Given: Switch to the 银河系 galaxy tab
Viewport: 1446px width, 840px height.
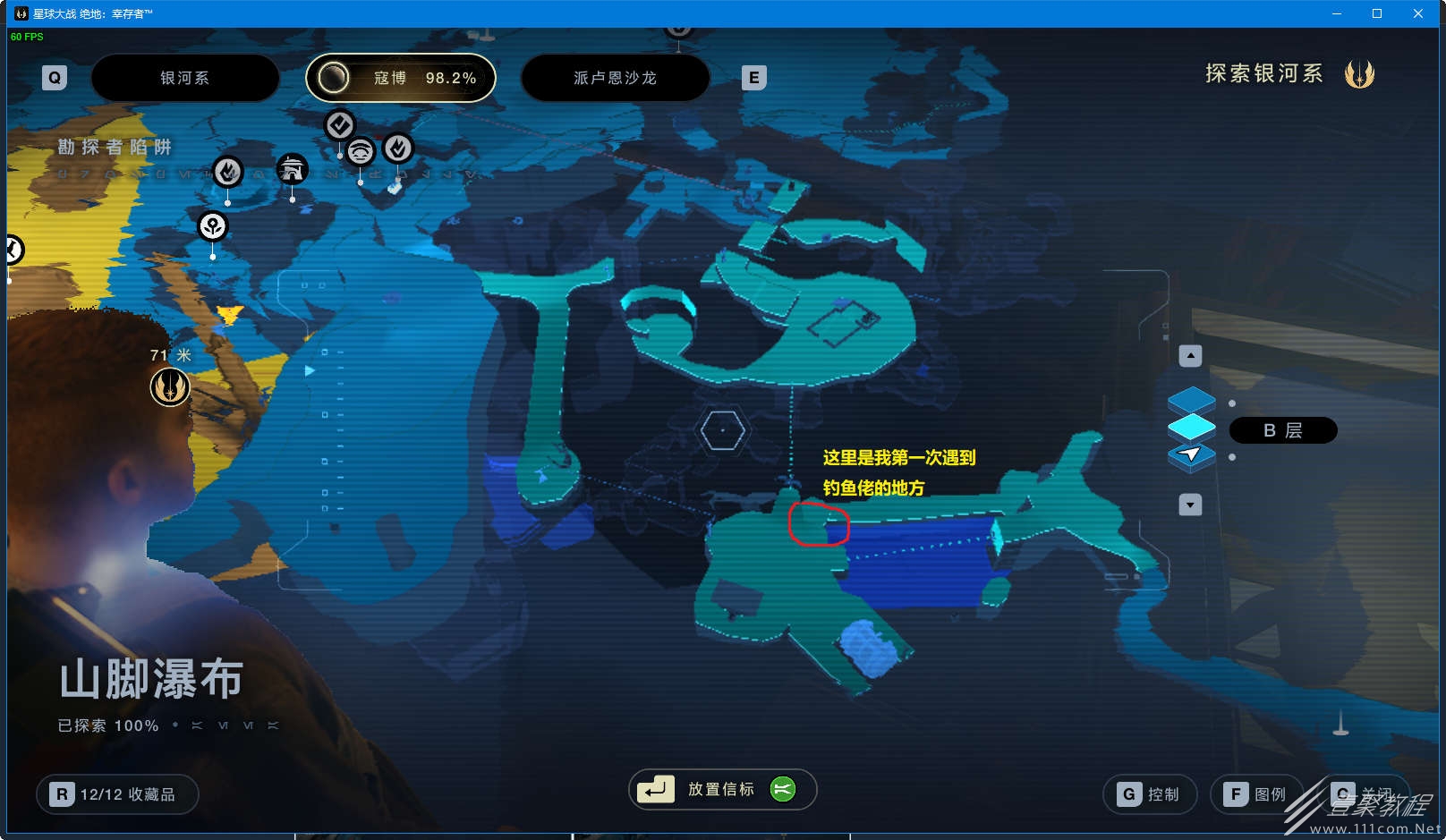Looking at the screenshot, I should [x=185, y=78].
